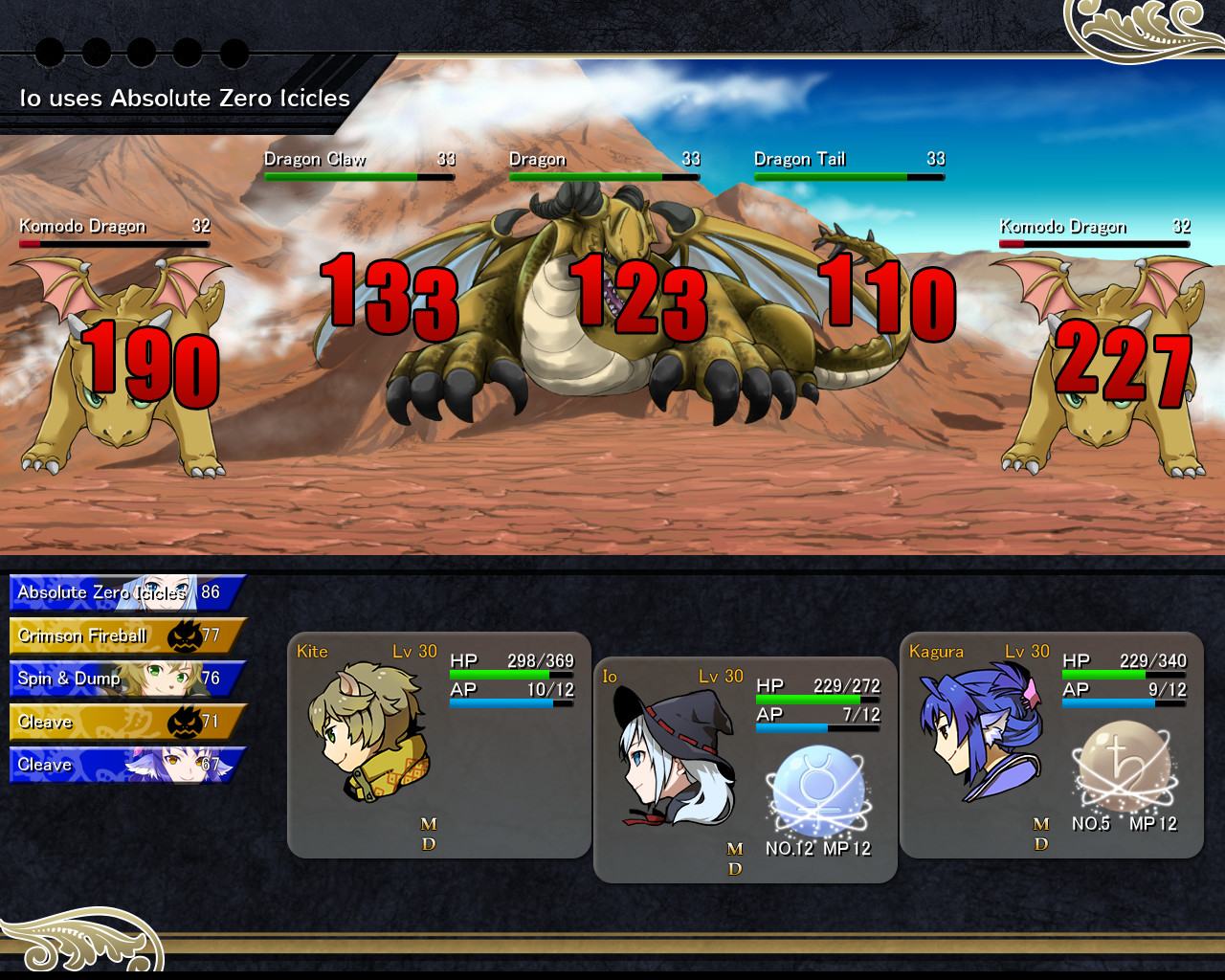Click Io's witch-hat portrait

tap(674, 758)
